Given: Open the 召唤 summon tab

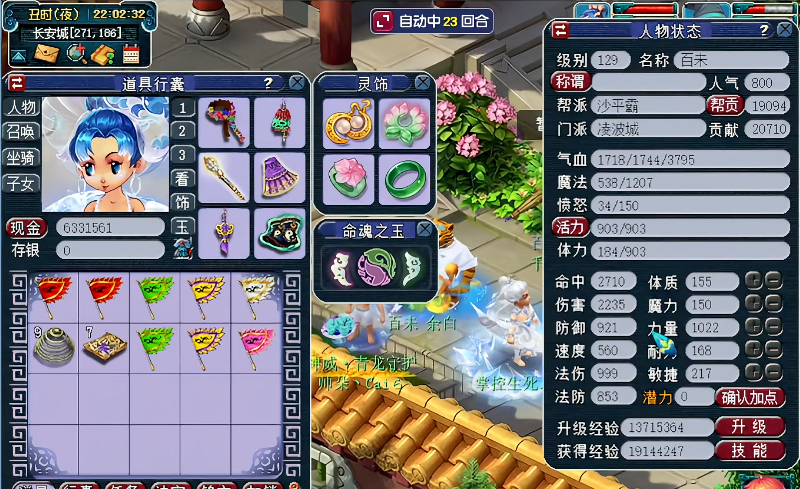Looking at the screenshot, I should coord(20,132).
